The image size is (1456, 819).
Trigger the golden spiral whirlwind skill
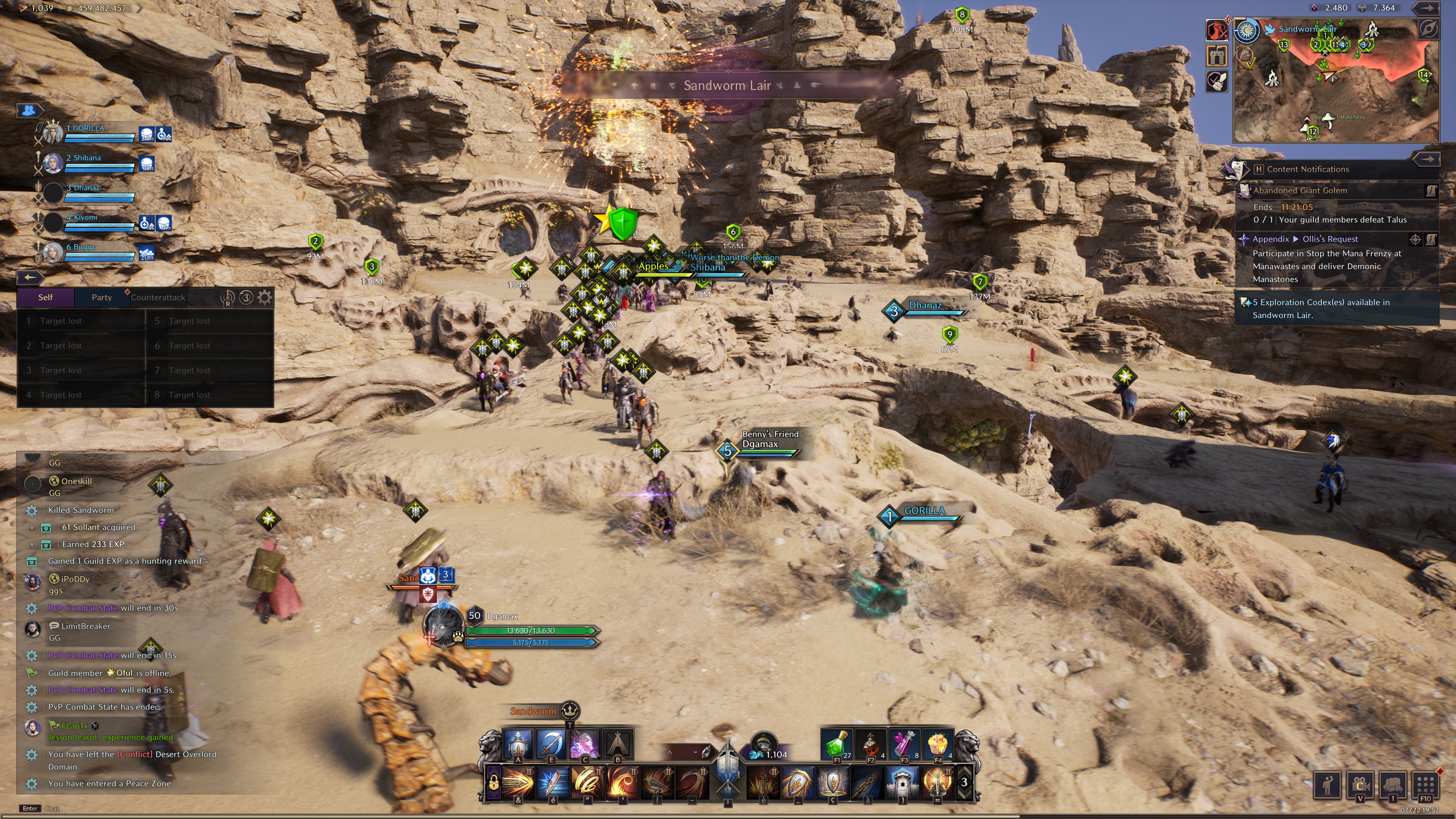click(x=587, y=783)
